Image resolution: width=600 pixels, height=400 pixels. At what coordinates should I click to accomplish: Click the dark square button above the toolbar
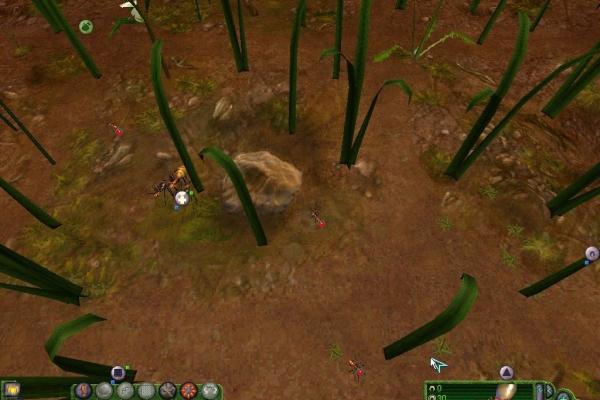tap(117, 373)
